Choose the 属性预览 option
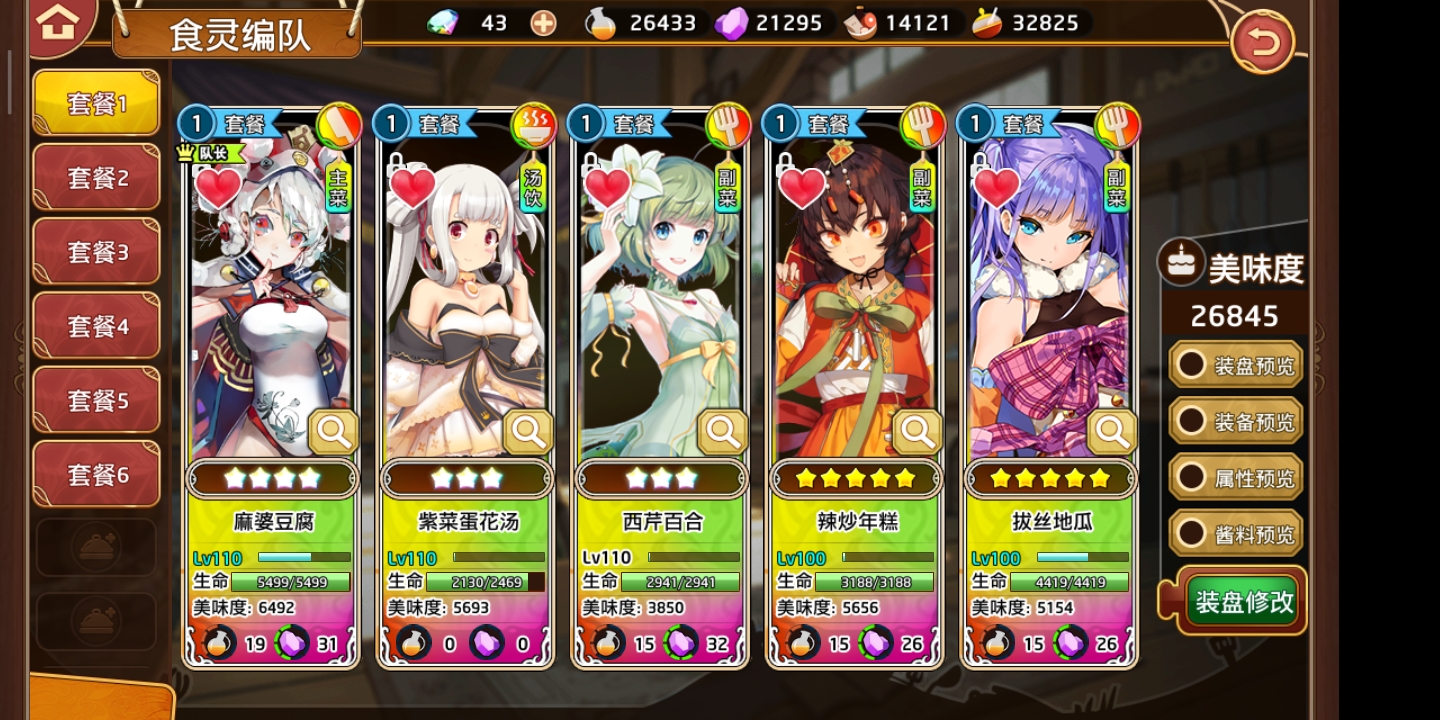Viewport: 1440px width, 720px height. coord(1236,478)
